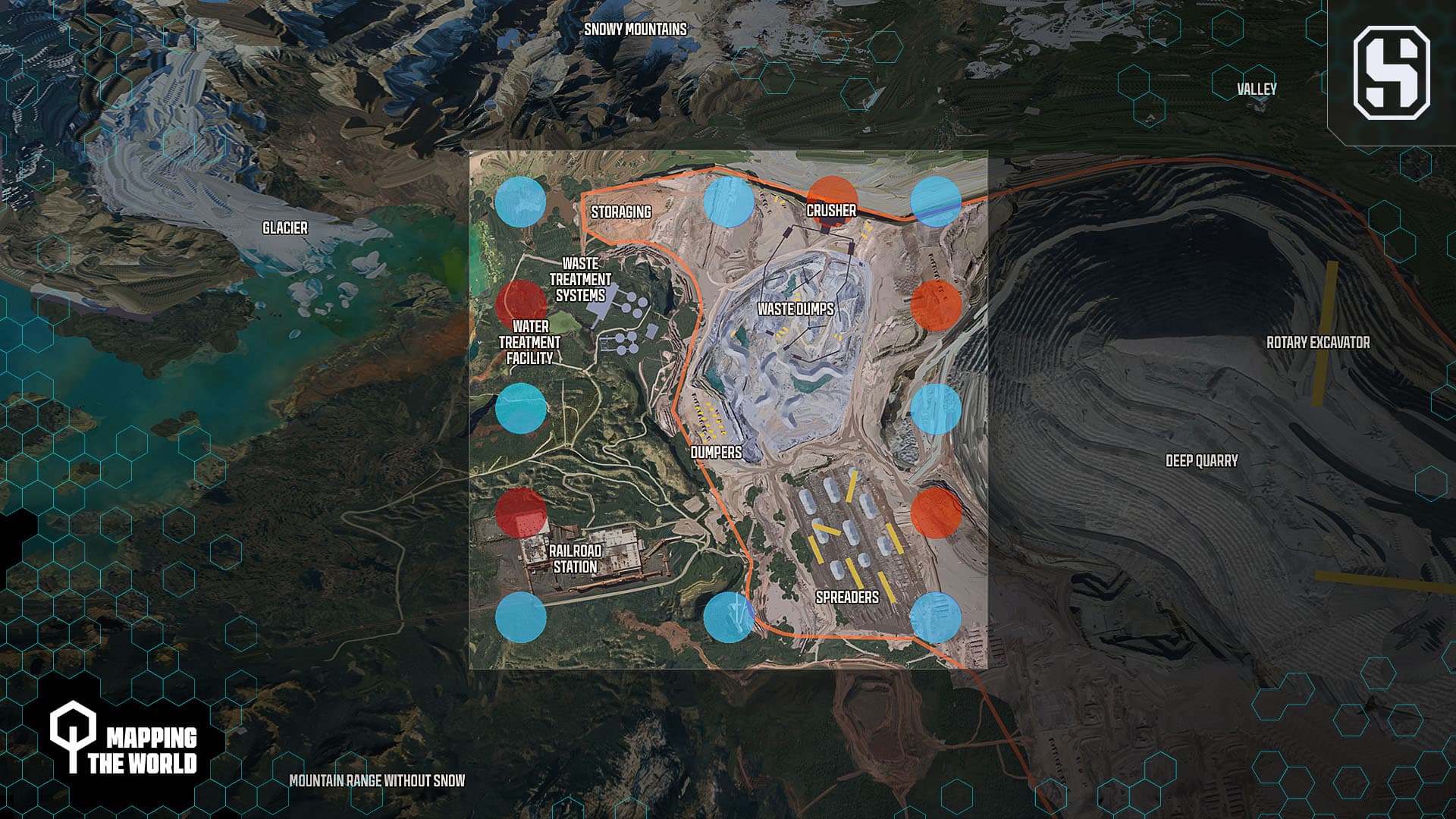The height and width of the screenshot is (819, 1456).
Task: Choose the red marker on Railroad Station roof
Action: 521,512
